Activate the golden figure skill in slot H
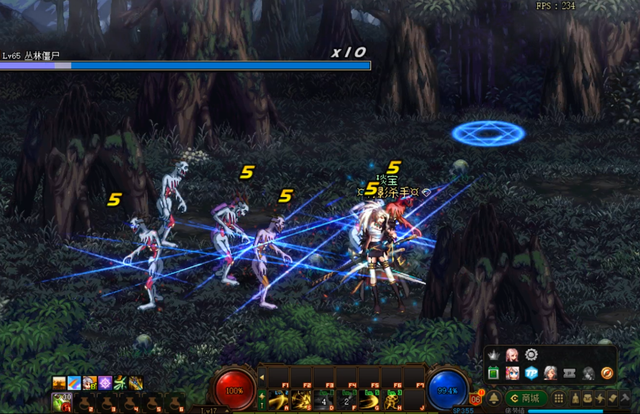Viewport: 640px width, 414px height. [x=396, y=402]
